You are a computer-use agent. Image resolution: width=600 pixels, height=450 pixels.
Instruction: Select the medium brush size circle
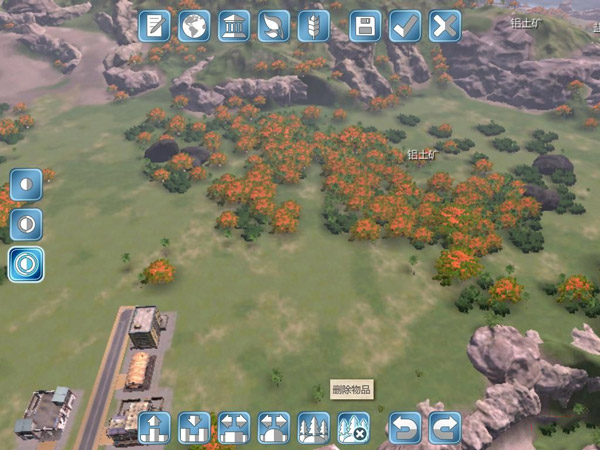26,224
